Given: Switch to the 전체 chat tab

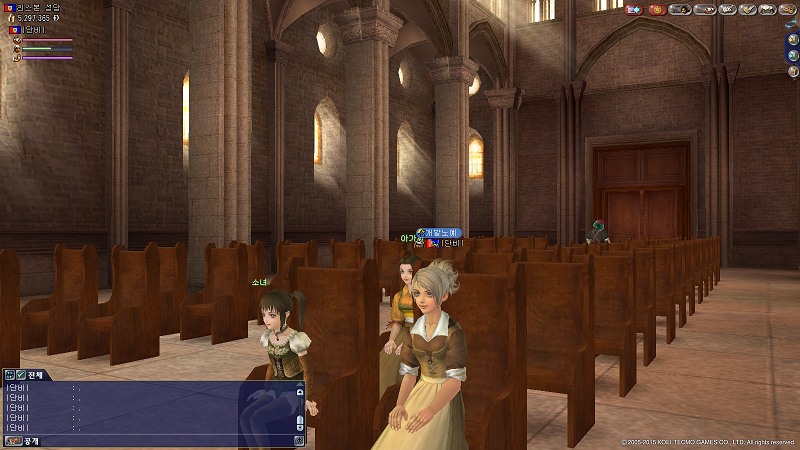Looking at the screenshot, I should [x=34, y=375].
